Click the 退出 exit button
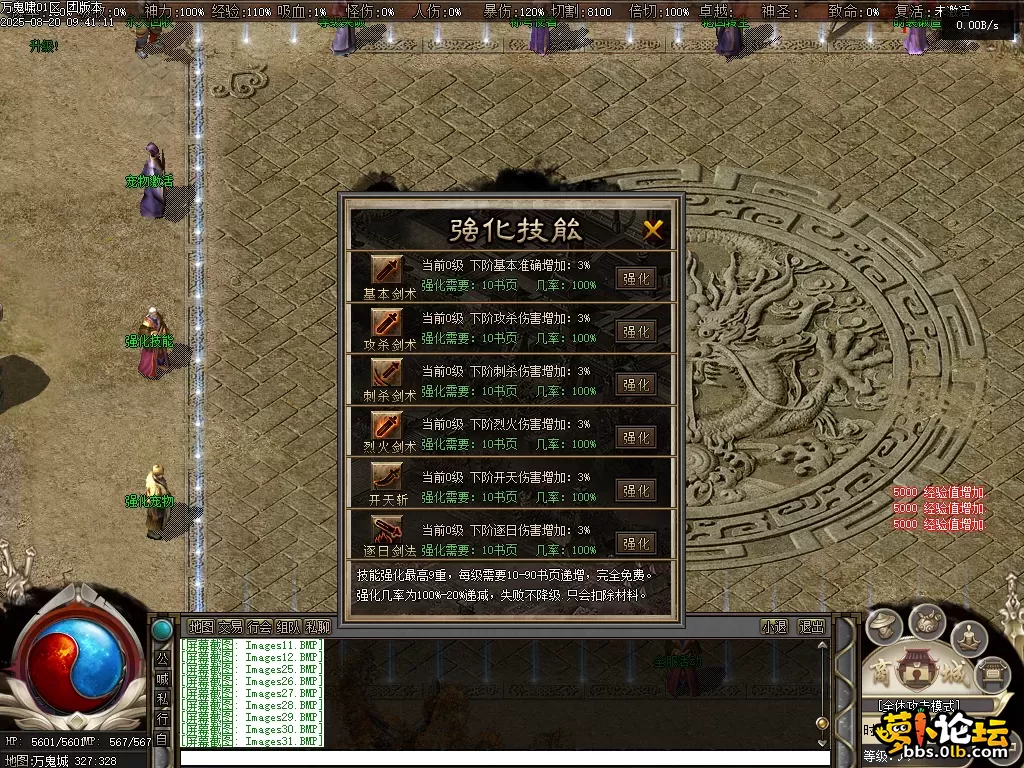Screen dimensions: 1024x768 coord(811,627)
